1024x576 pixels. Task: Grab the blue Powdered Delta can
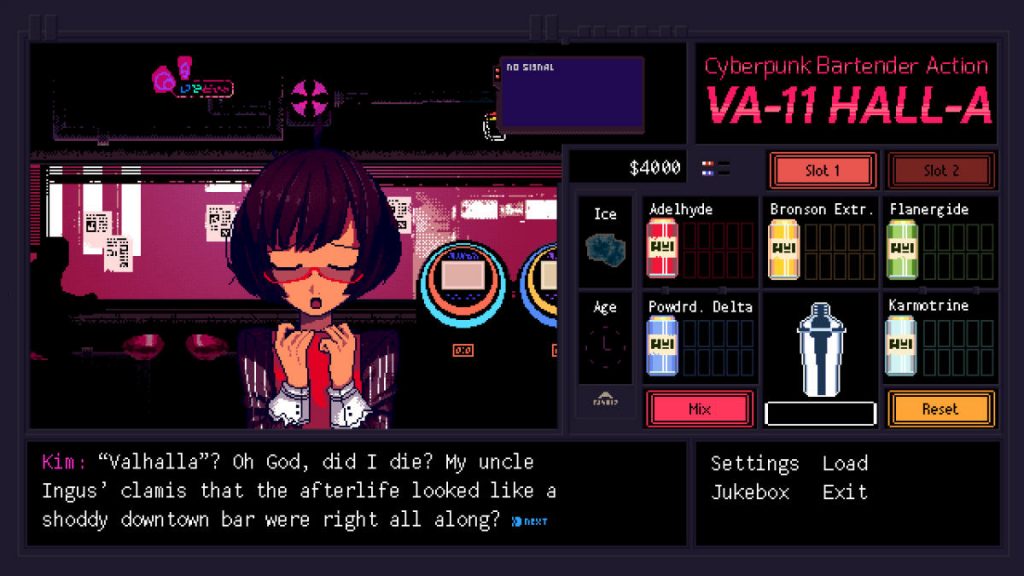tap(662, 345)
